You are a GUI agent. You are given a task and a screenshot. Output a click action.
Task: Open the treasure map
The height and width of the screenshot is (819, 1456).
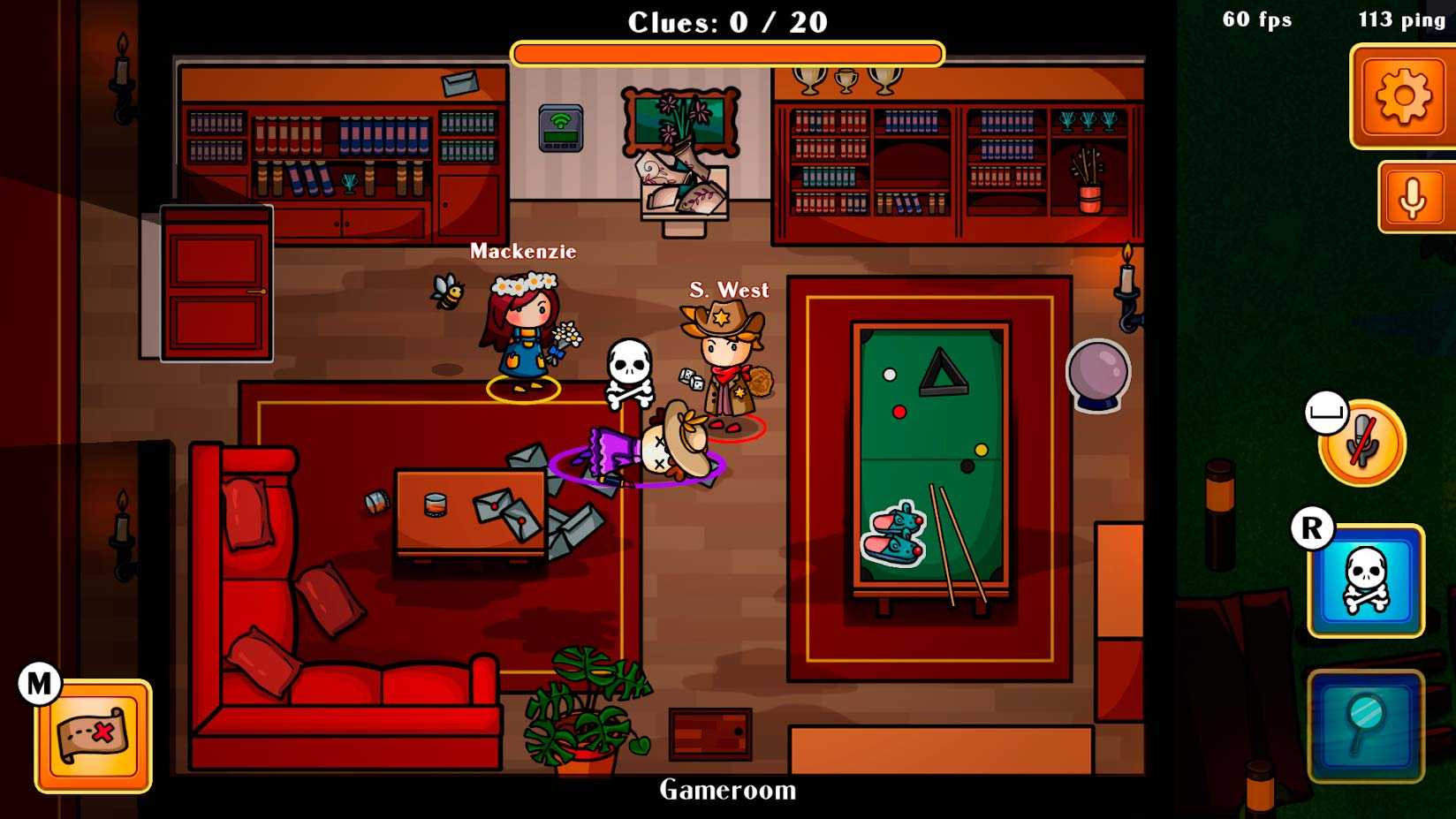tap(94, 734)
